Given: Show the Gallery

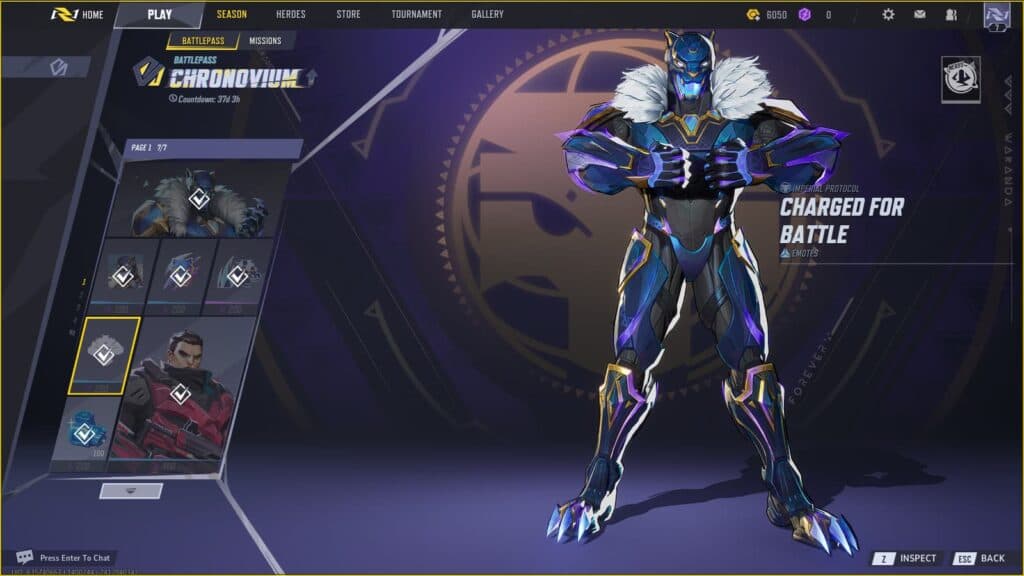Looking at the screenshot, I should [x=488, y=15].
